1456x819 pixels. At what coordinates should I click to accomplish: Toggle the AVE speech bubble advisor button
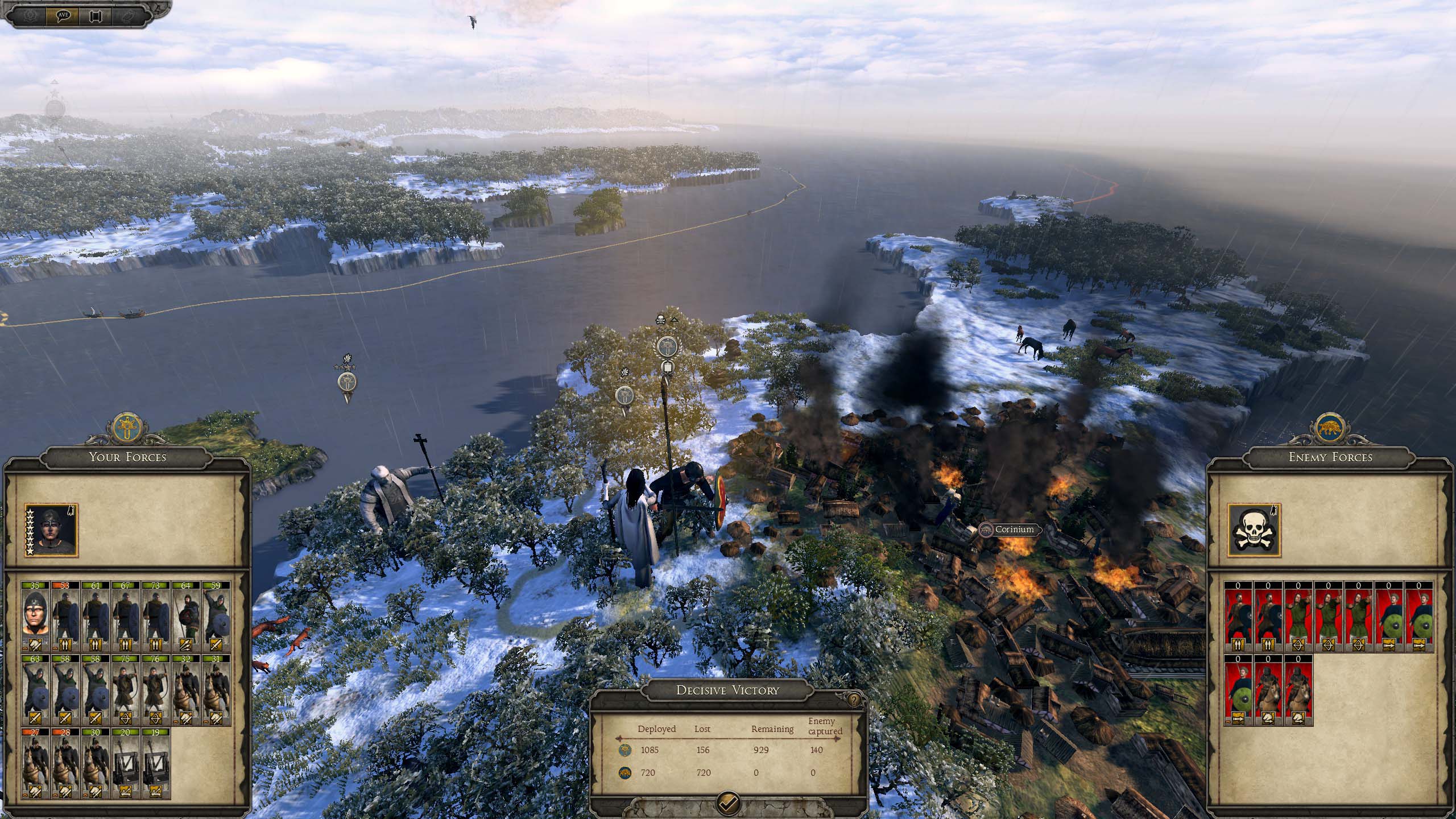point(63,15)
